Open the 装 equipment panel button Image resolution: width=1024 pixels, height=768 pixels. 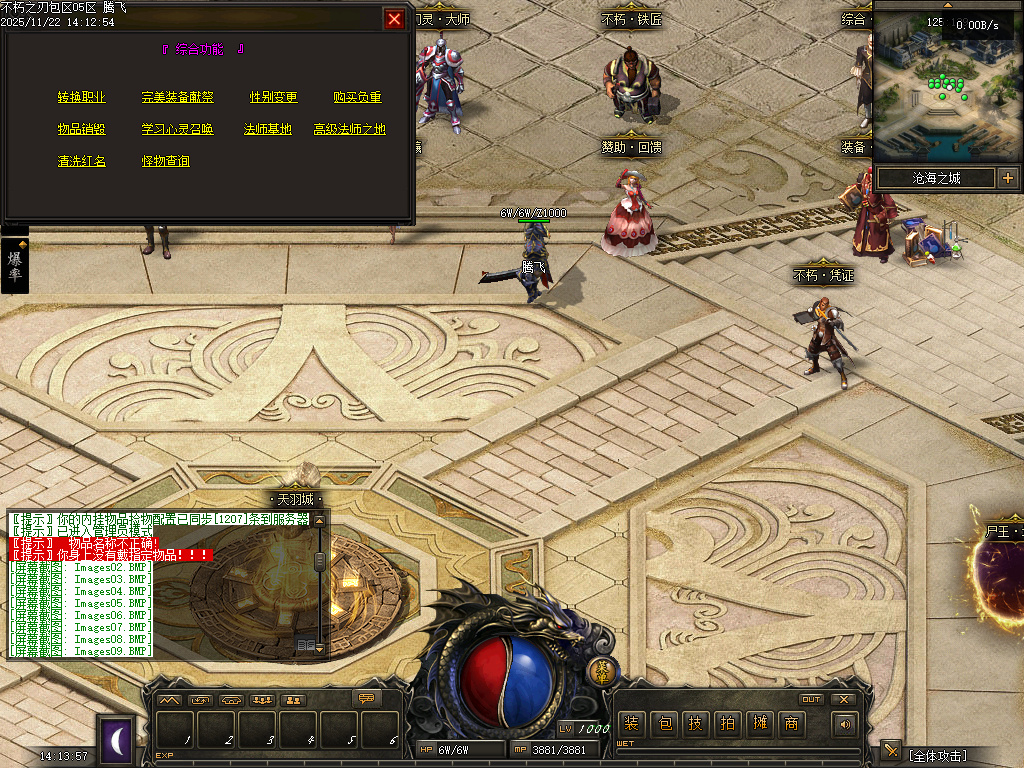(x=630, y=723)
